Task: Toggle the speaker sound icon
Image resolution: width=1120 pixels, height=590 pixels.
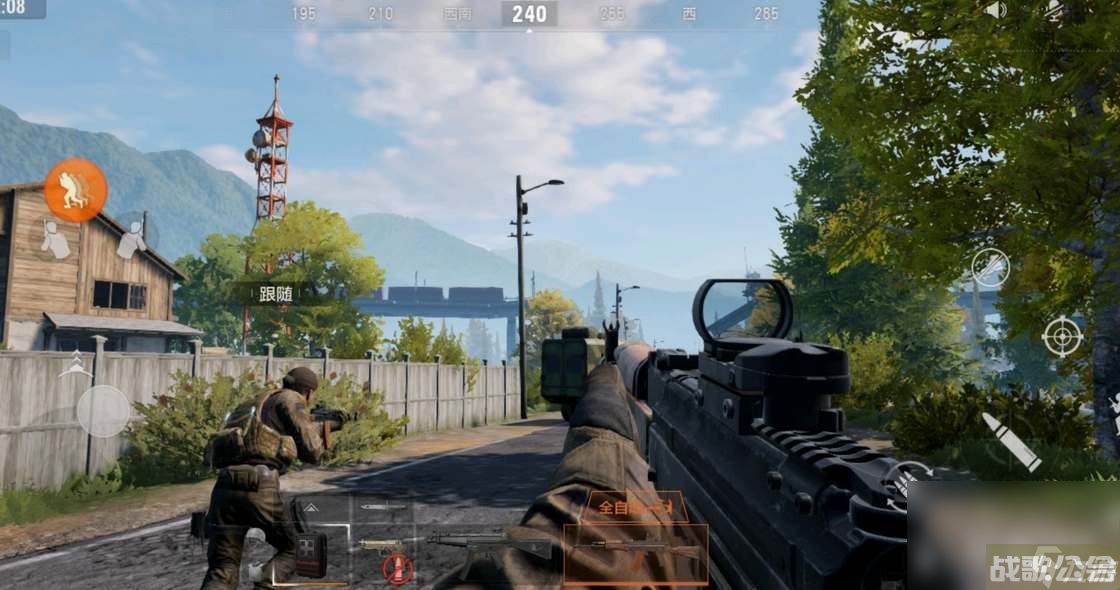Action: pyautogui.click(x=994, y=10)
